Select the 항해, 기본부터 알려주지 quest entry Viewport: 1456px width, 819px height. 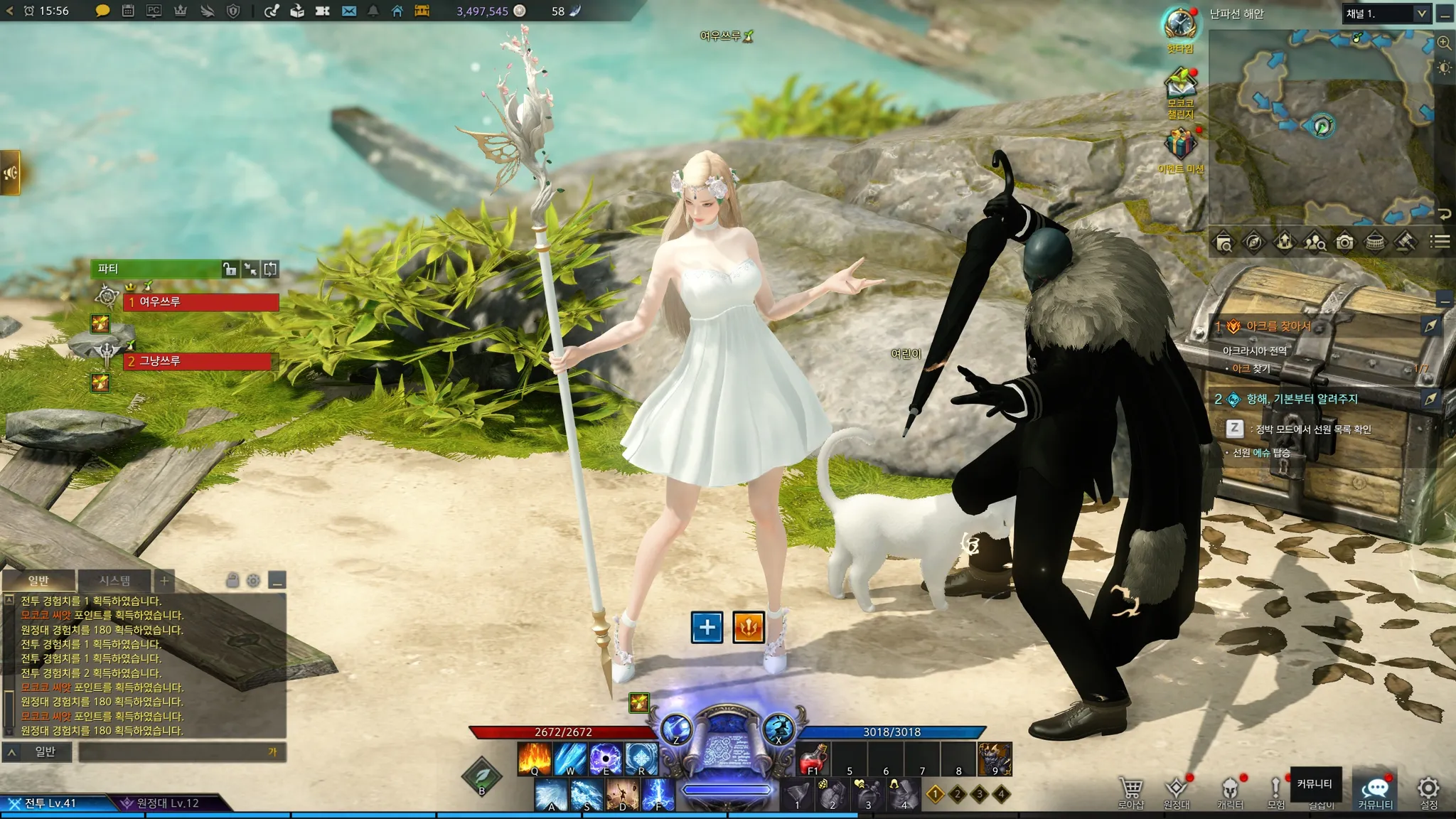click(x=1302, y=399)
